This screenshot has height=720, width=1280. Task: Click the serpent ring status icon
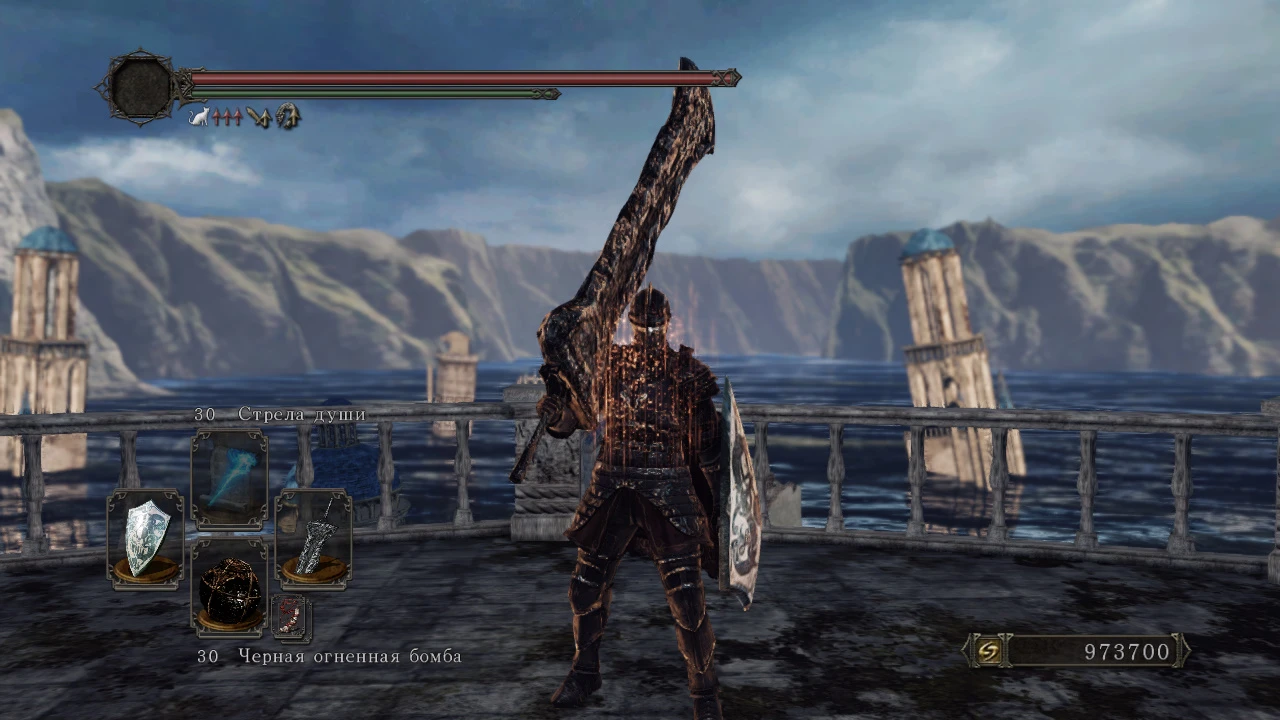286,115
